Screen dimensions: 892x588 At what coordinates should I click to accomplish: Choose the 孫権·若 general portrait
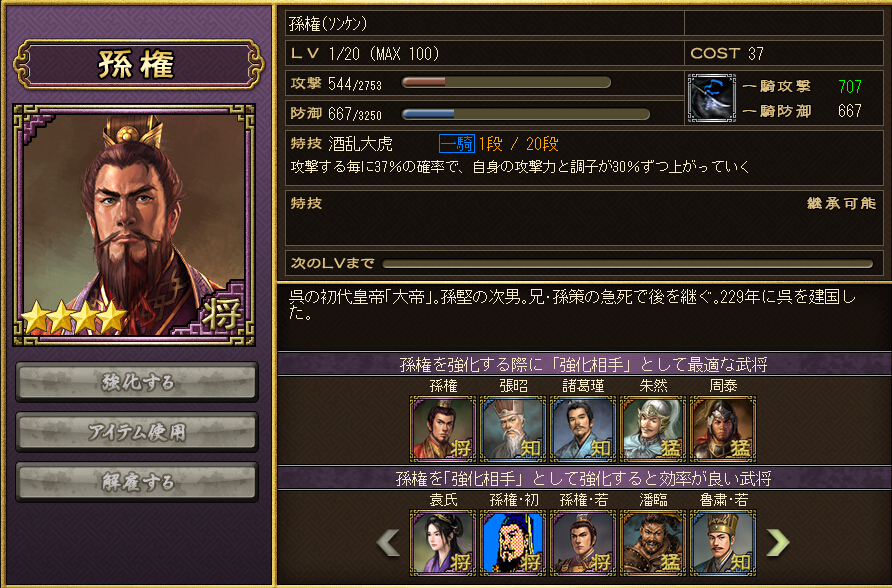pos(583,543)
